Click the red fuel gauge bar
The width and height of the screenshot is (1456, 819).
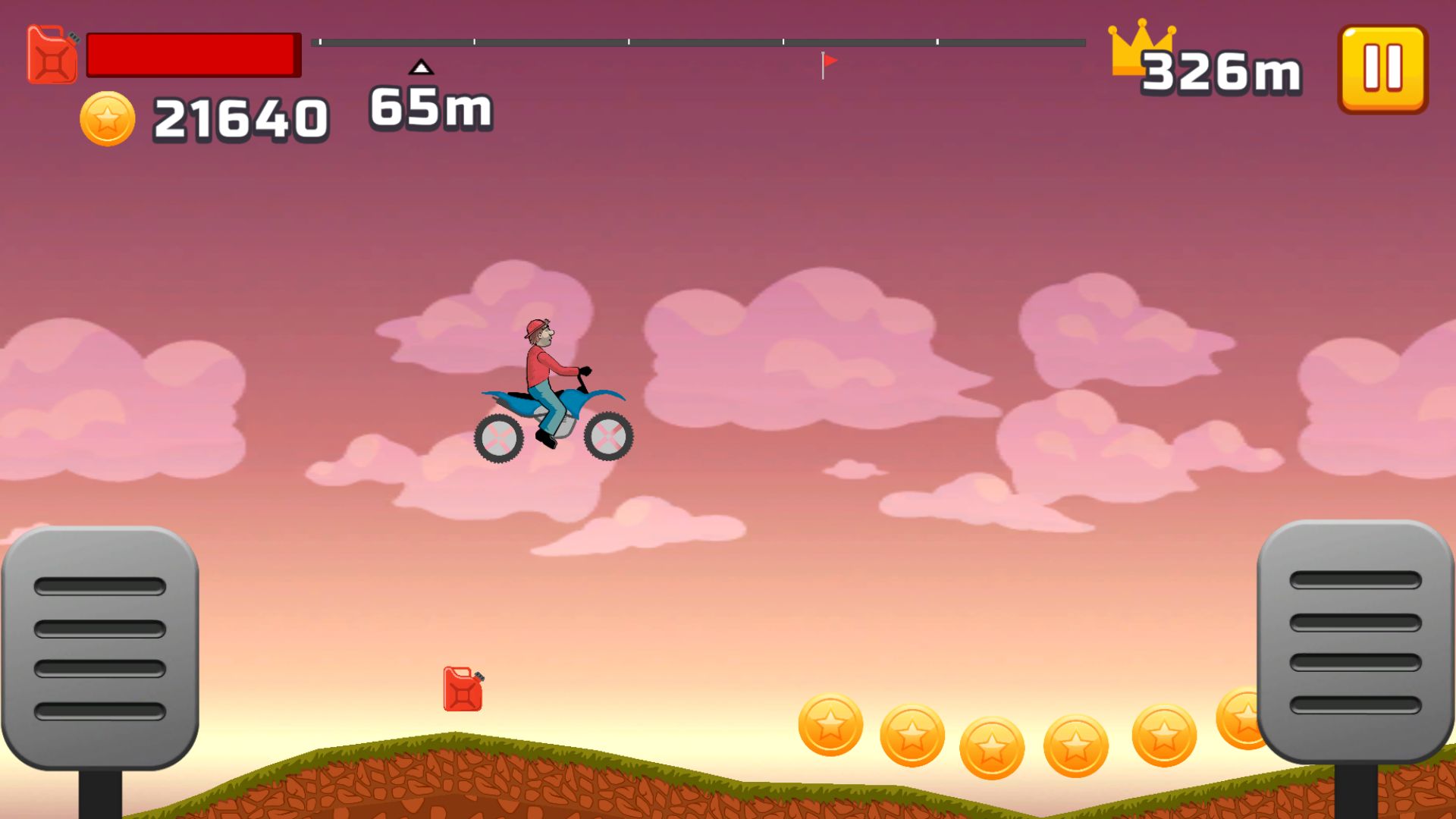192,55
